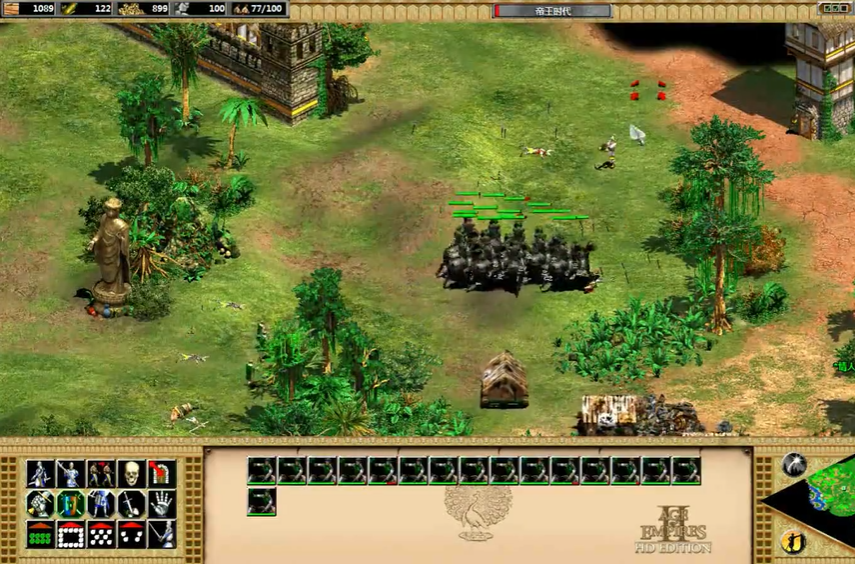Click the idle villager button below minimap

click(792, 543)
